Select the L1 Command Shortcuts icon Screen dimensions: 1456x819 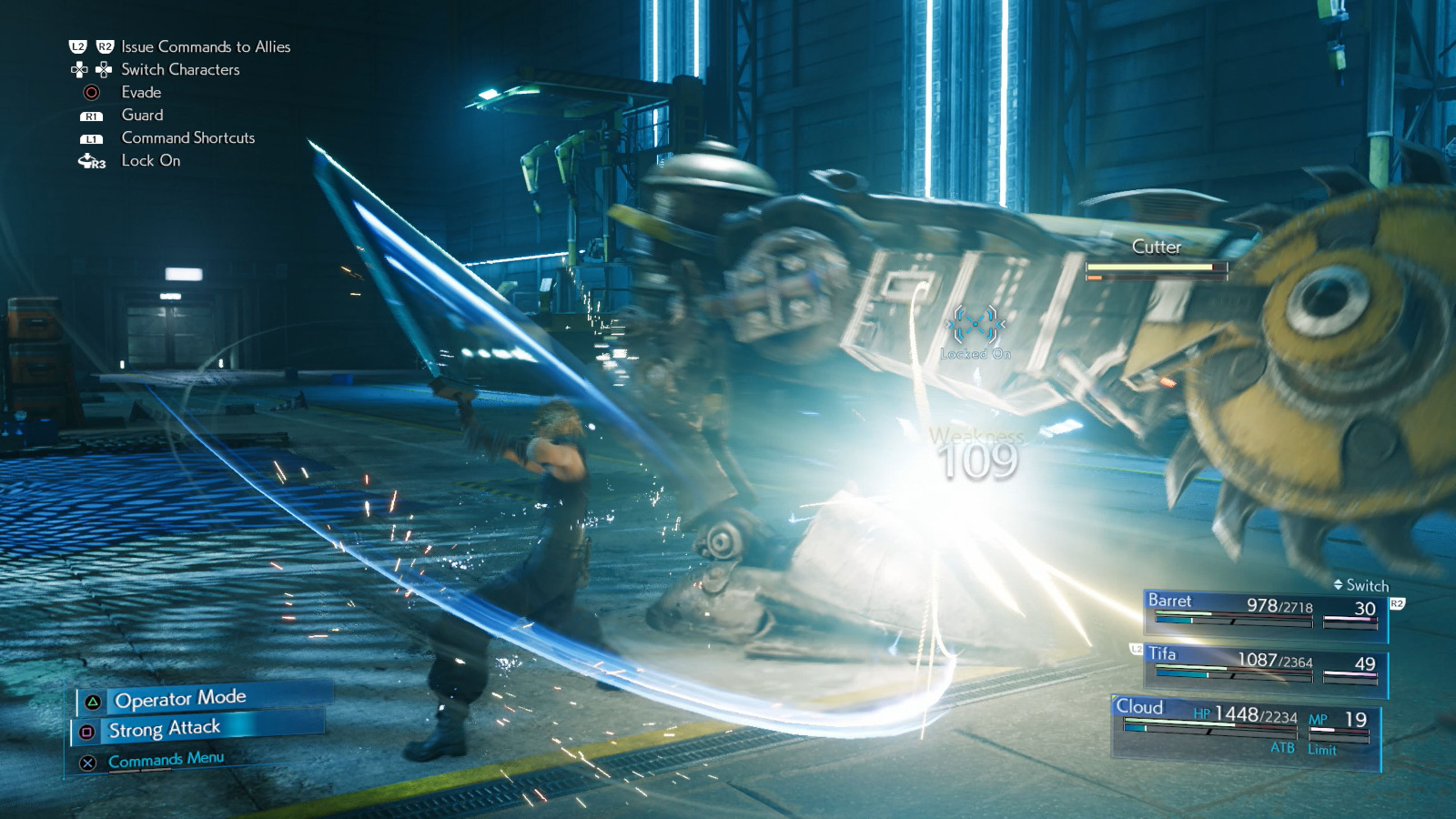point(90,137)
